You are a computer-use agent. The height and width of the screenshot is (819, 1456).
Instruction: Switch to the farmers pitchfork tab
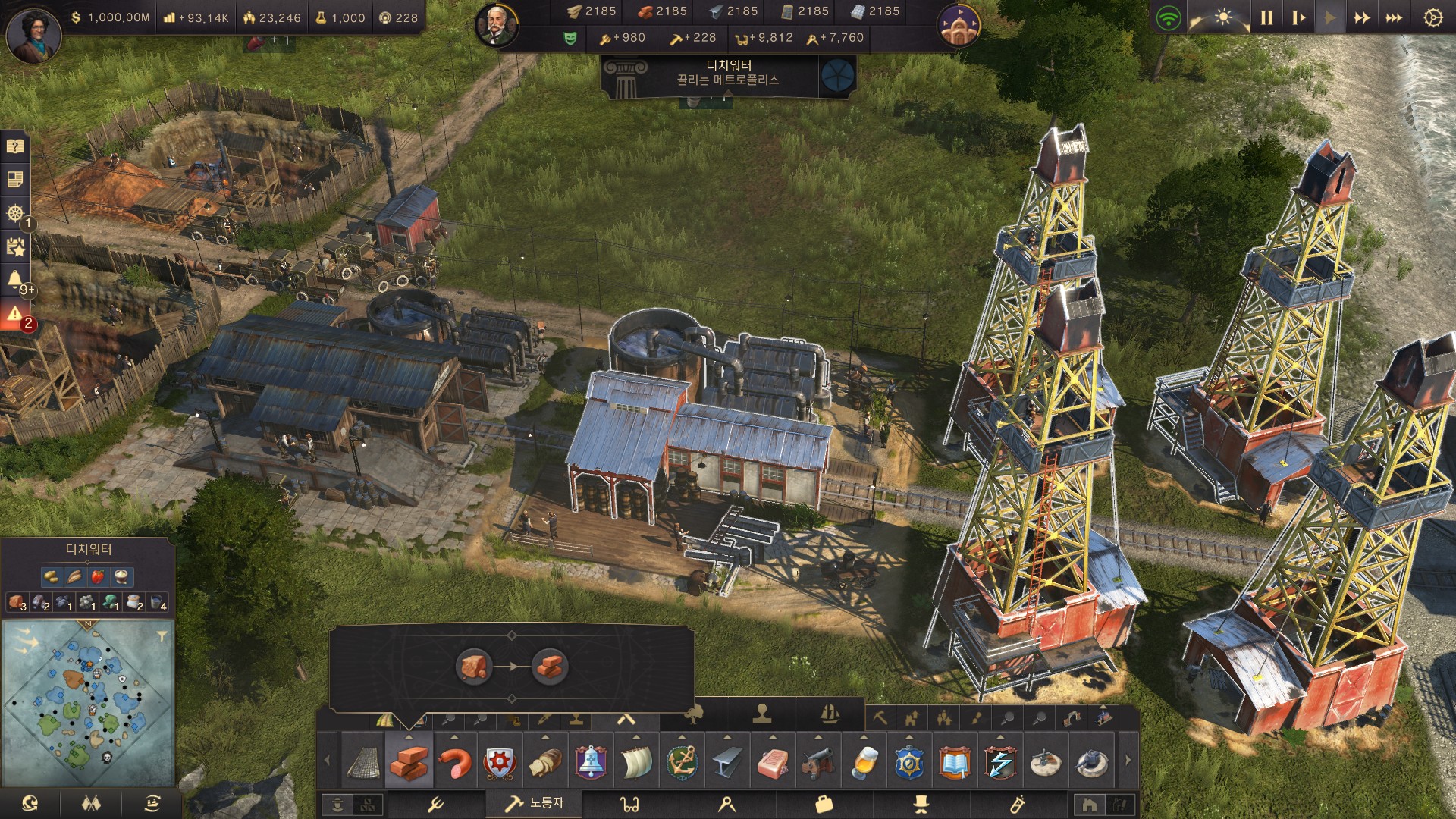tap(436, 804)
